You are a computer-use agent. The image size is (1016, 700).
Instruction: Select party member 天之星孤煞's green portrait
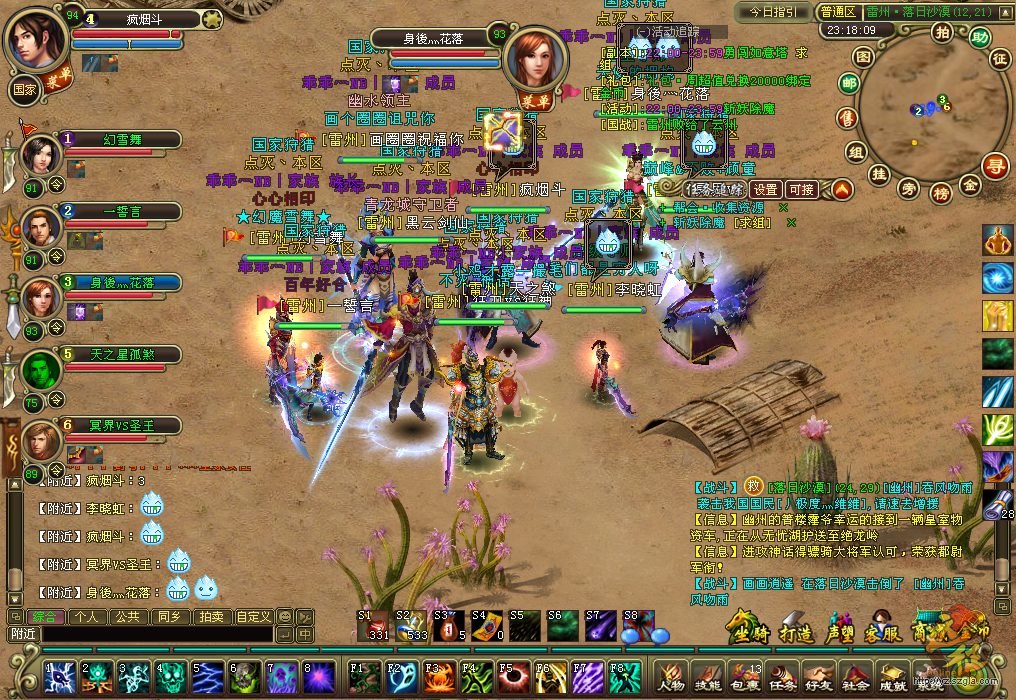click(x=40, y=371)
